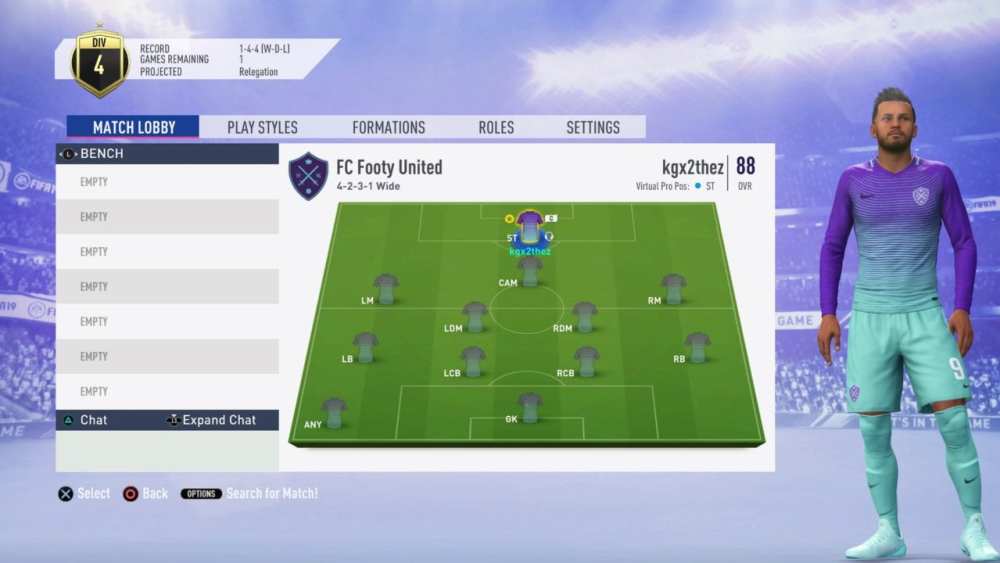Select the Roles tab
The image size is (1000, 563).
496,127
